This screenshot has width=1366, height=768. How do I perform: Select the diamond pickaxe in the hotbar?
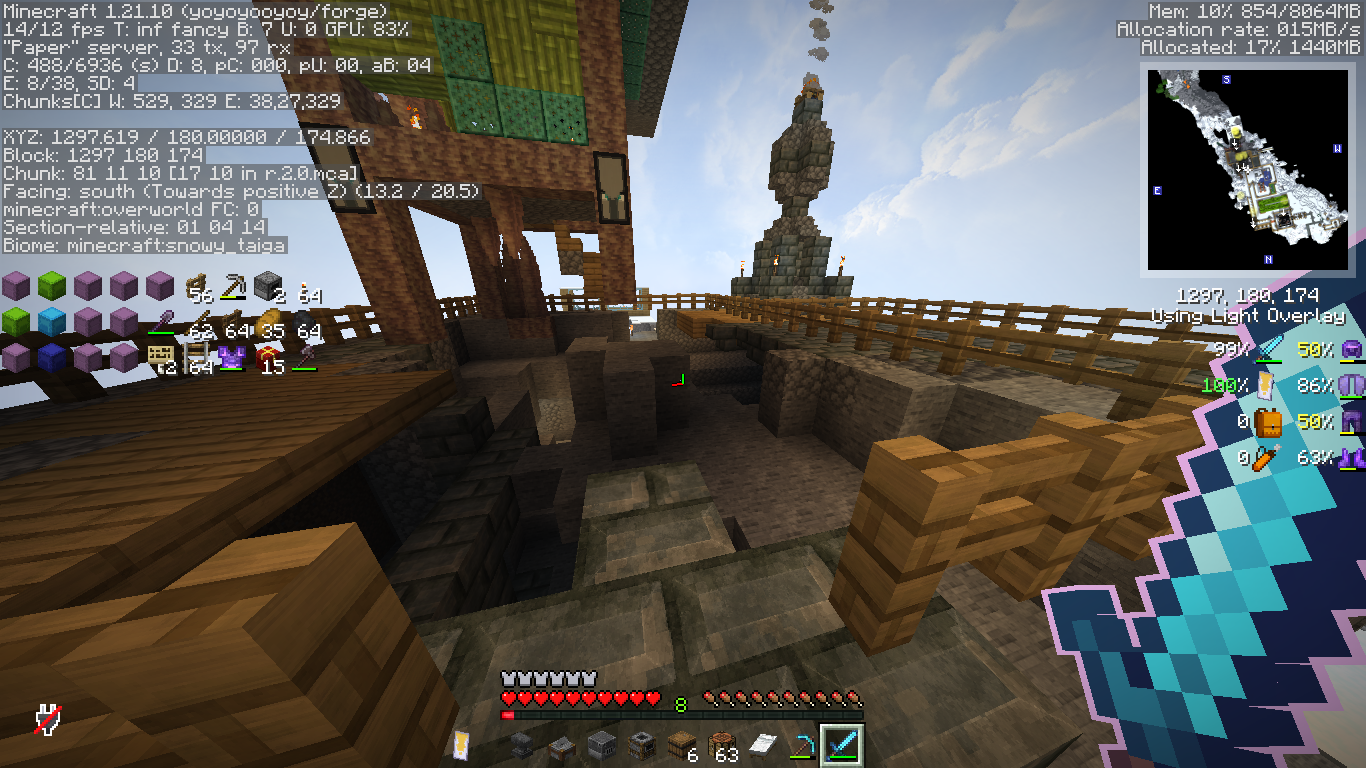point(802,746)
